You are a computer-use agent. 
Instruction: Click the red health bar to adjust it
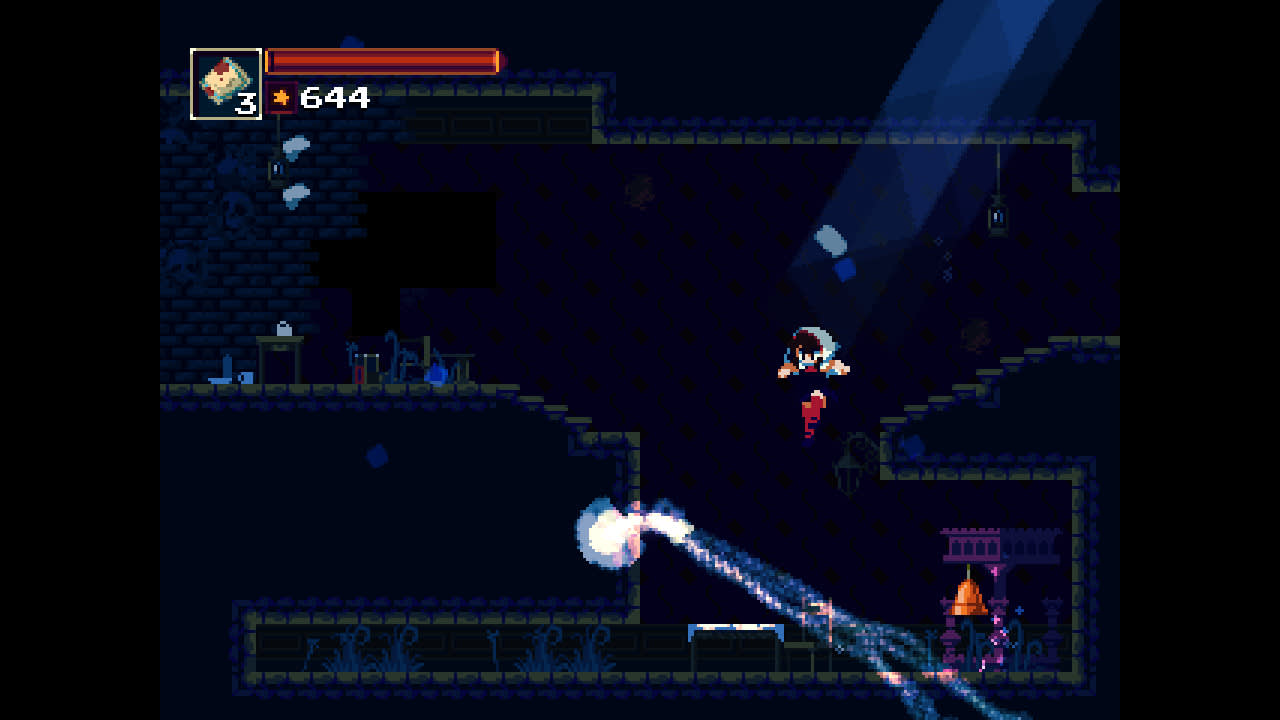pos(383,60)
